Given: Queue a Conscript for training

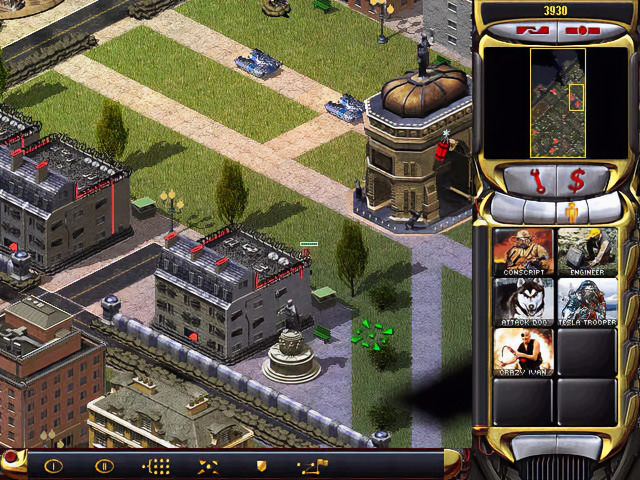Looking at the screenshot, I should 522,249.
